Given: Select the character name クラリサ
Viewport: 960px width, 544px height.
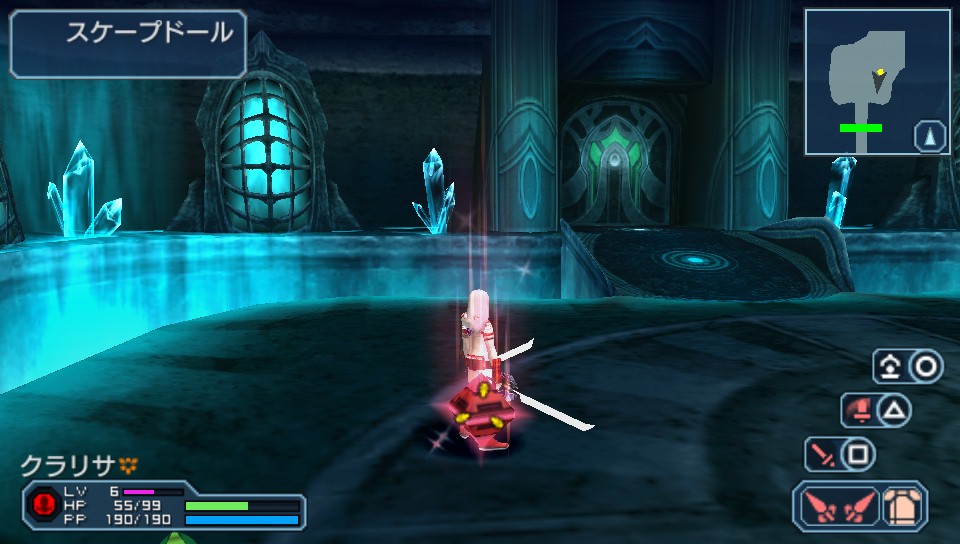Looking at the screenshot, I should point(68,466).
